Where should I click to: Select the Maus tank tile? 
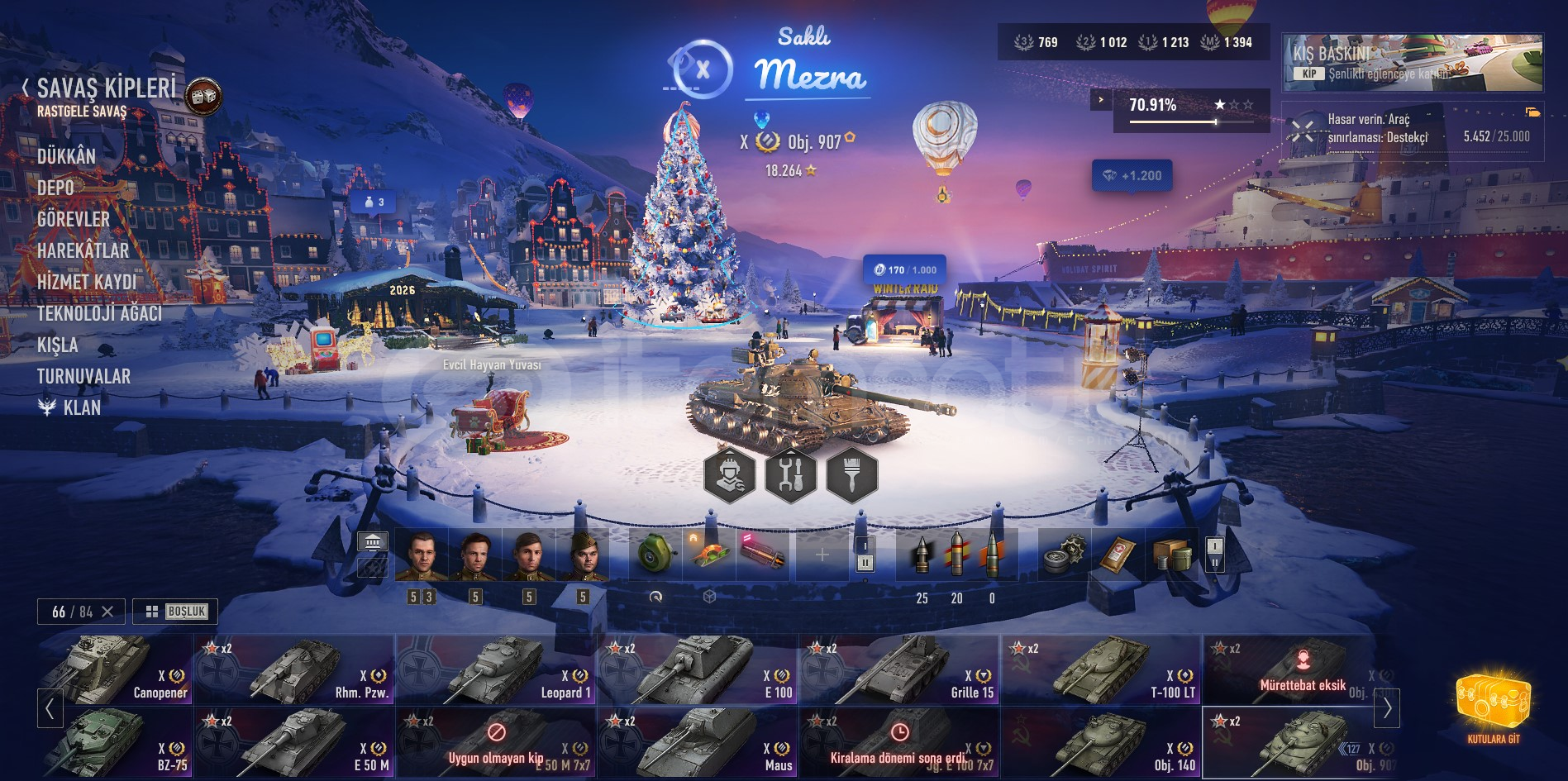click(697, 742)
